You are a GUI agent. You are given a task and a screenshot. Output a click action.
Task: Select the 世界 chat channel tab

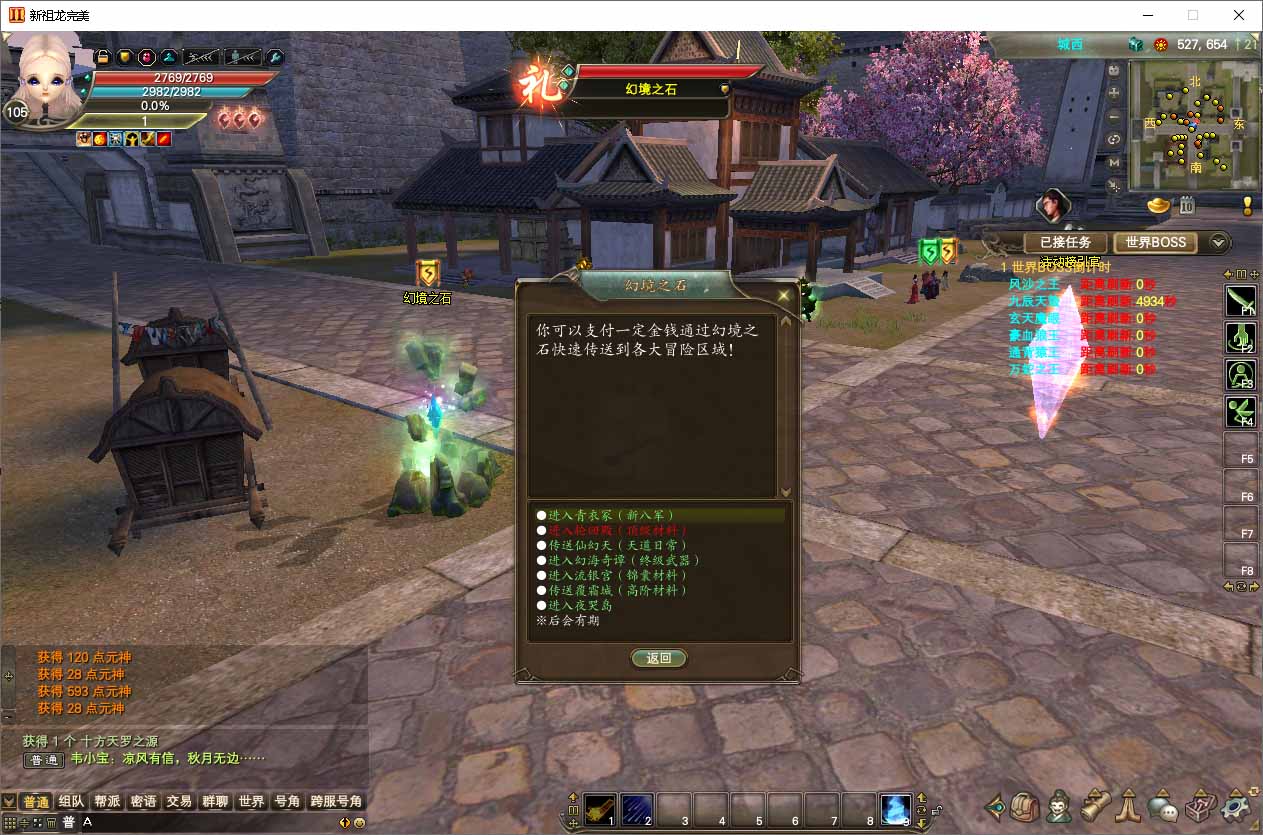point(251,801)
